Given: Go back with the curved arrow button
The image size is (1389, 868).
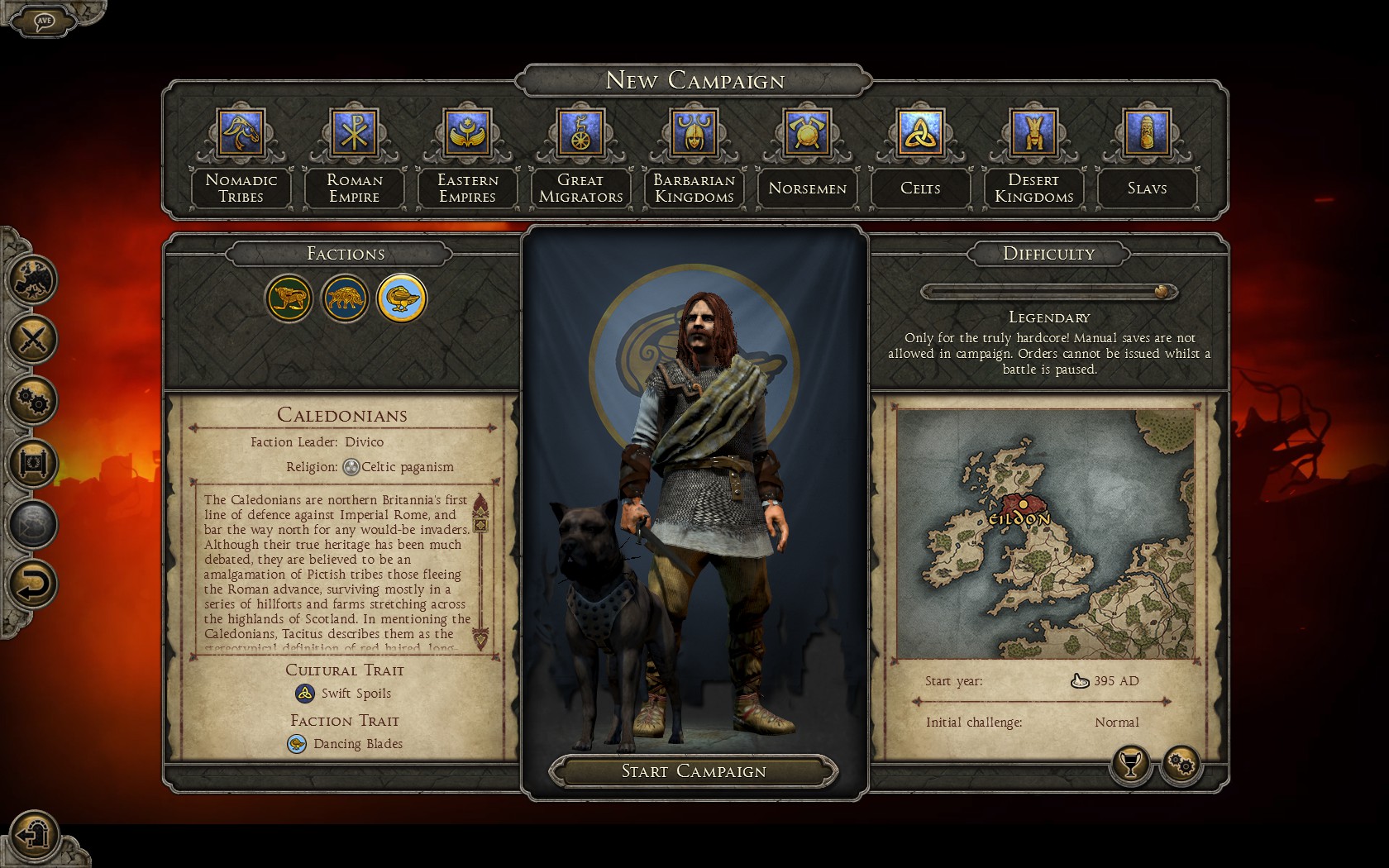Looking at the screenshot, I should [33, 585].
